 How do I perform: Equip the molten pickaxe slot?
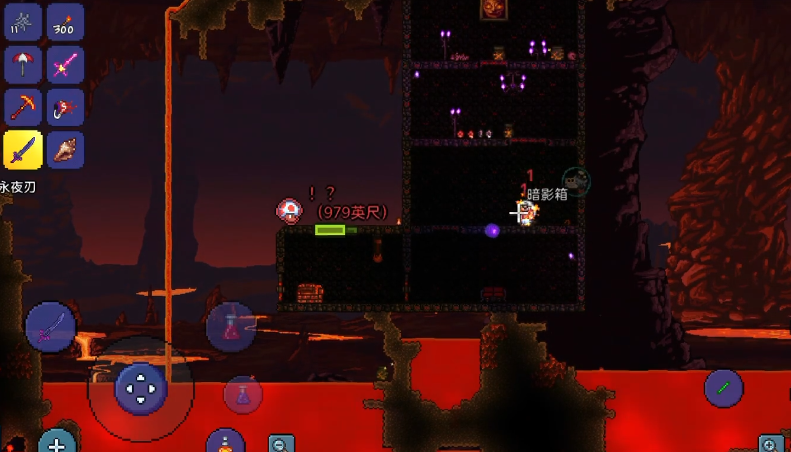(x=23, y=108)
